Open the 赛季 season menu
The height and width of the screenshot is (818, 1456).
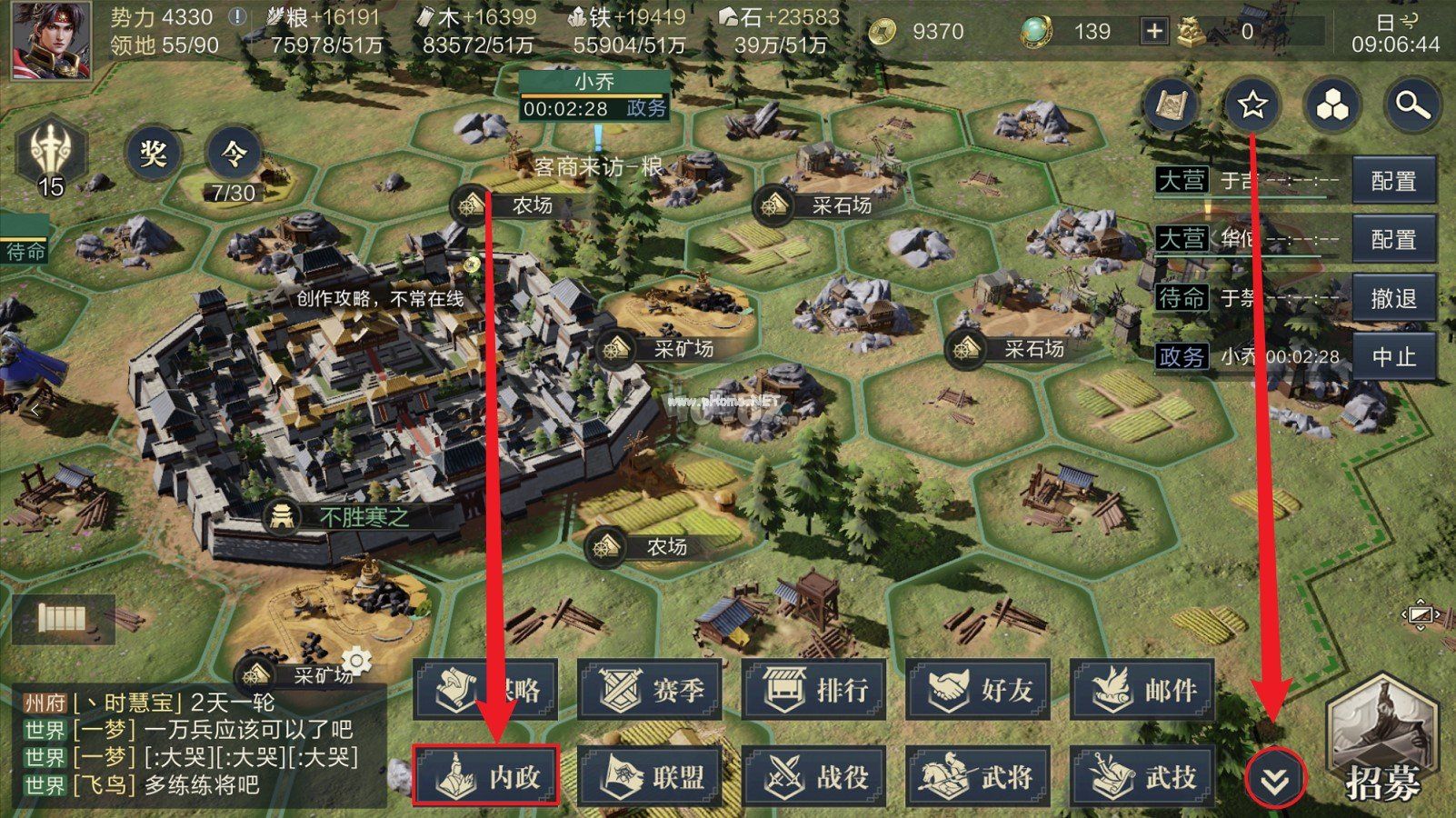pos(651,691)
